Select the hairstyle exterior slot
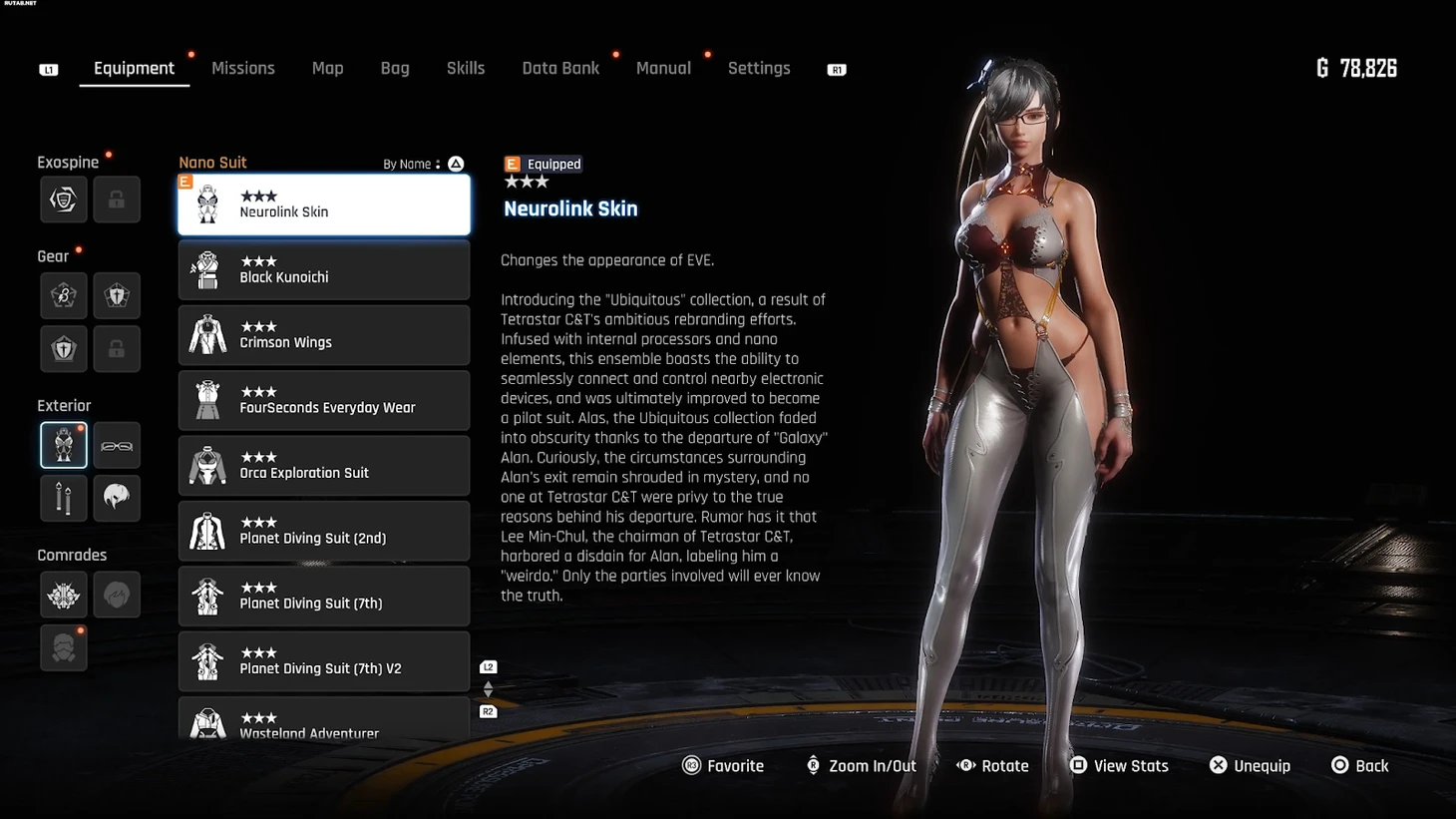This screenshot has height=819, width=1456. coord(117,497)
